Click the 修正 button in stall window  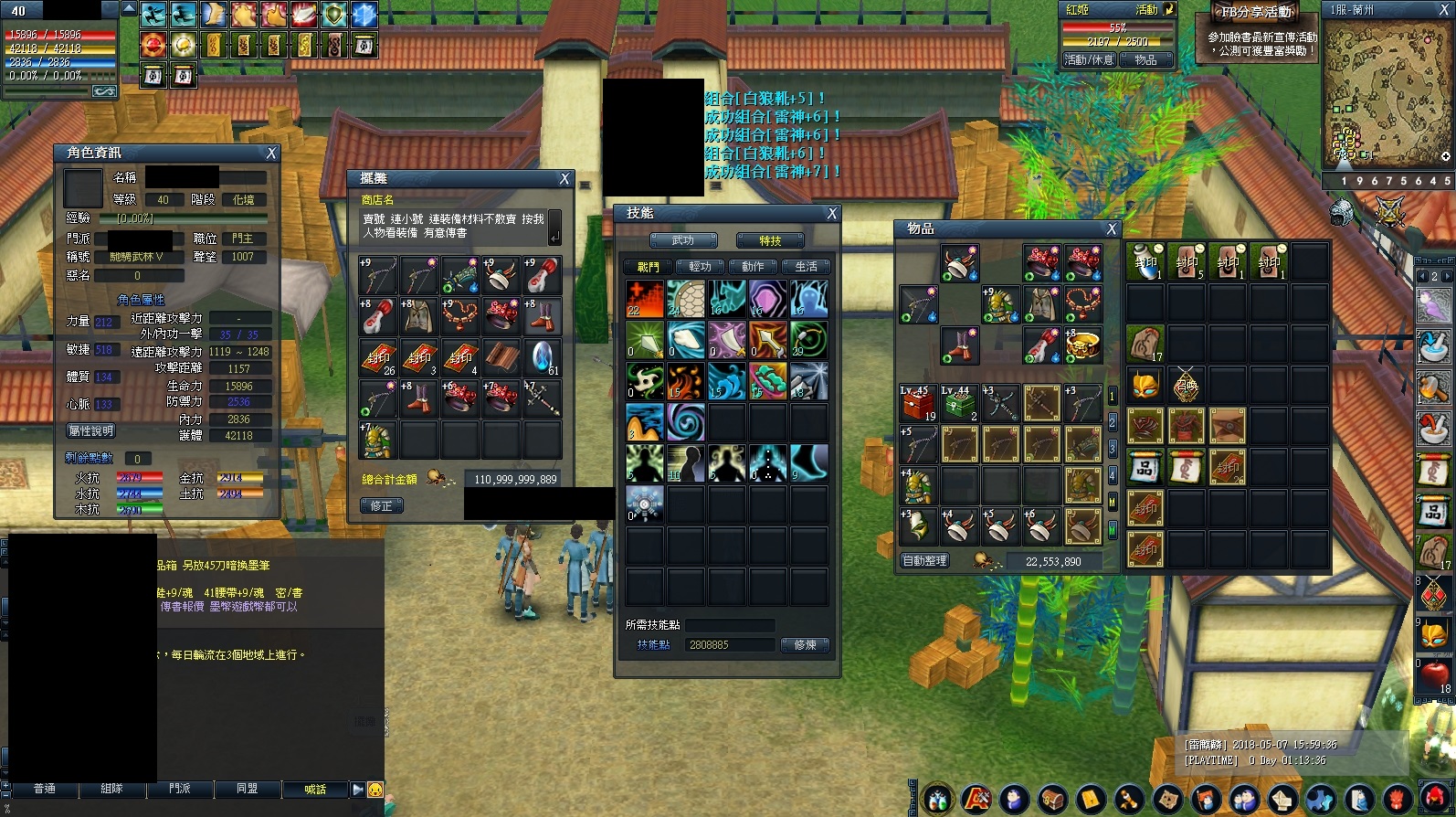coord(382,505)
